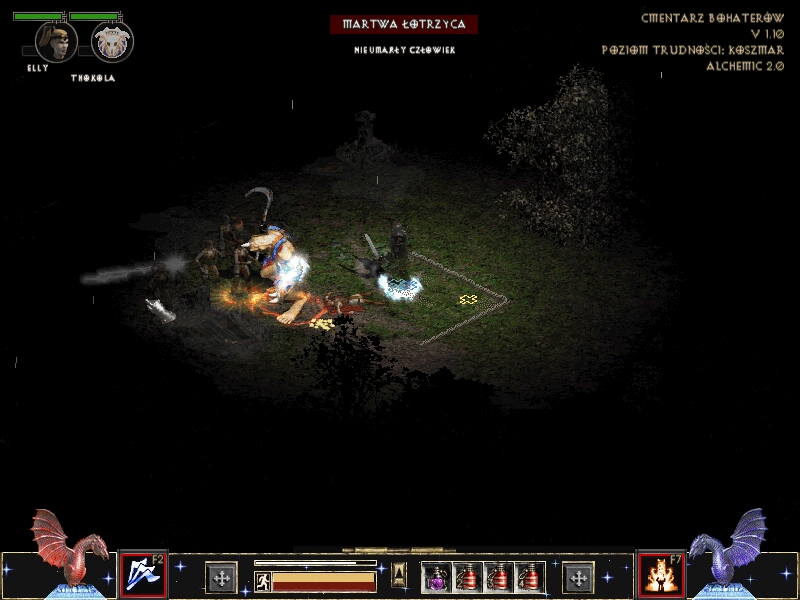Select Elly's mercenary portrait
This screenshot has width=800, height=600.
pyautogui.click(x=56, y=42)
